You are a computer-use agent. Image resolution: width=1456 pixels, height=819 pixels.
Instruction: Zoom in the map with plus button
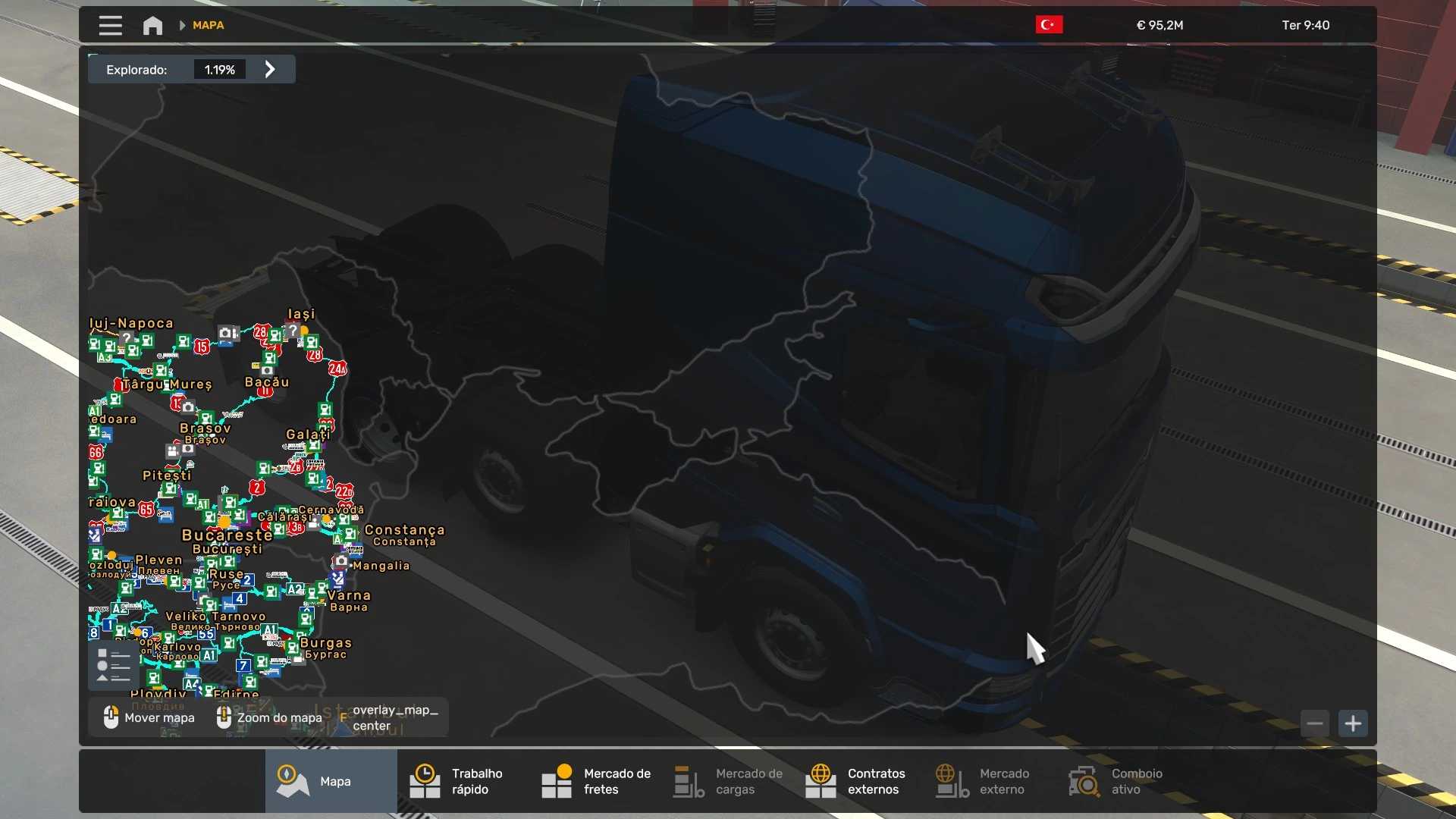(1353, 723)
